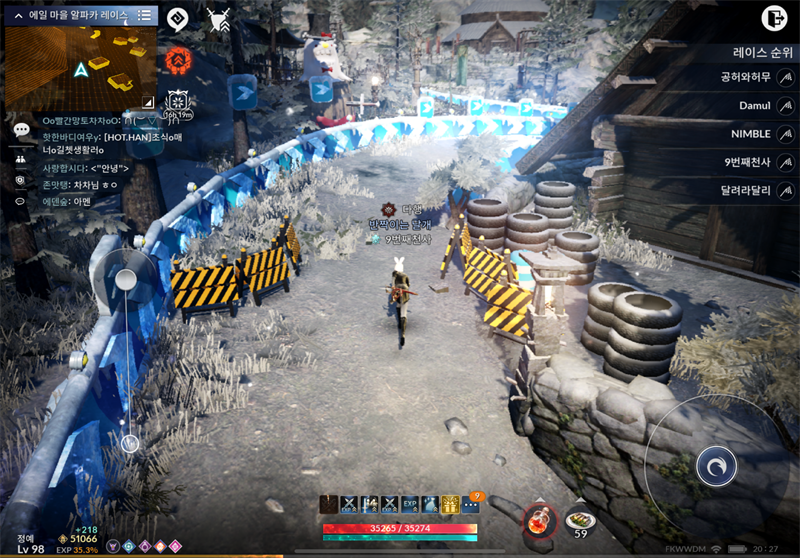The height and width of the screenshot is (558, 800).
Task: Expand the buff list with the 9 badge
Action: pos(471,505)
